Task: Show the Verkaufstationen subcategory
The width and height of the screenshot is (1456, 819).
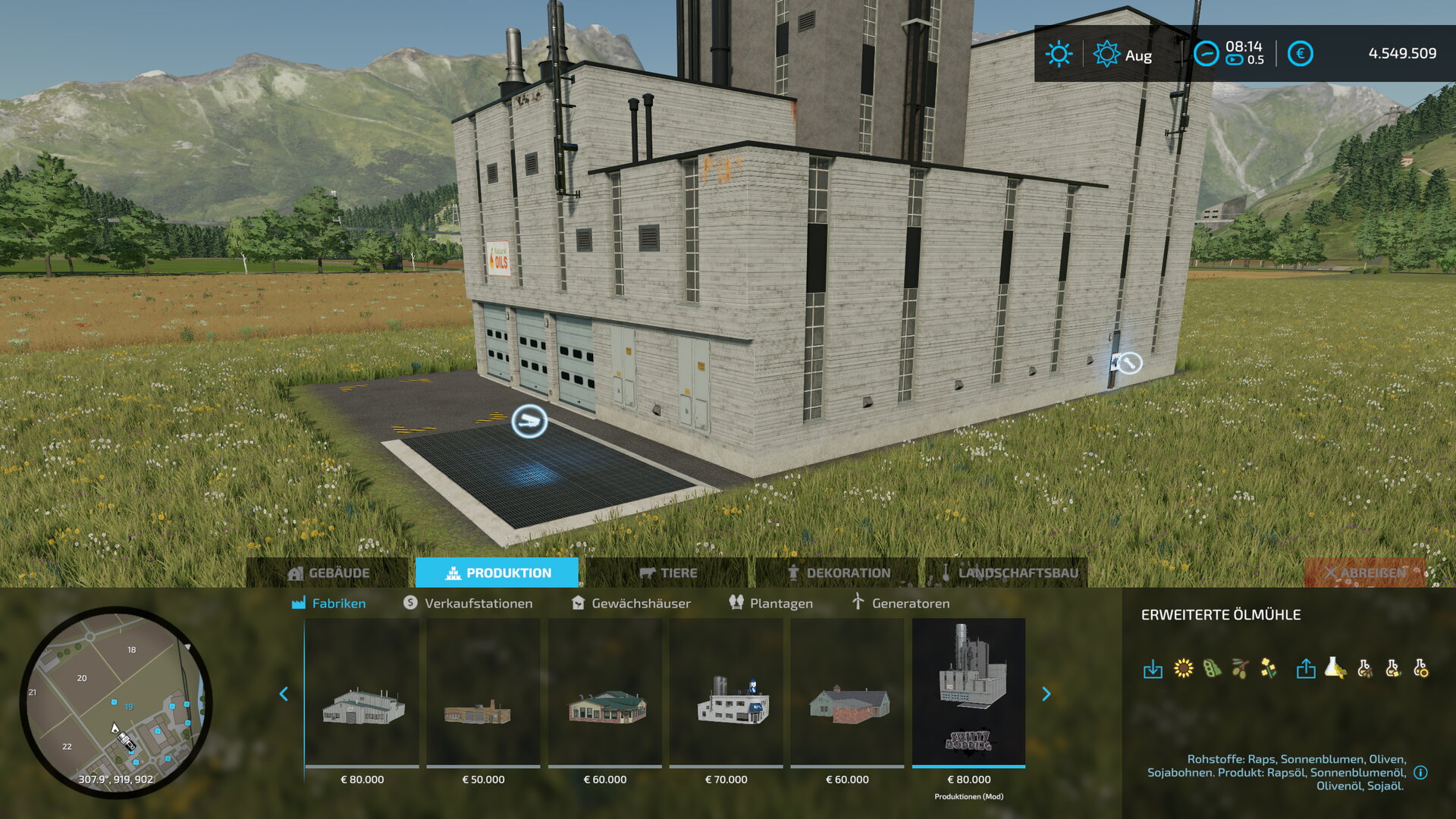Action: pos(468,604)
